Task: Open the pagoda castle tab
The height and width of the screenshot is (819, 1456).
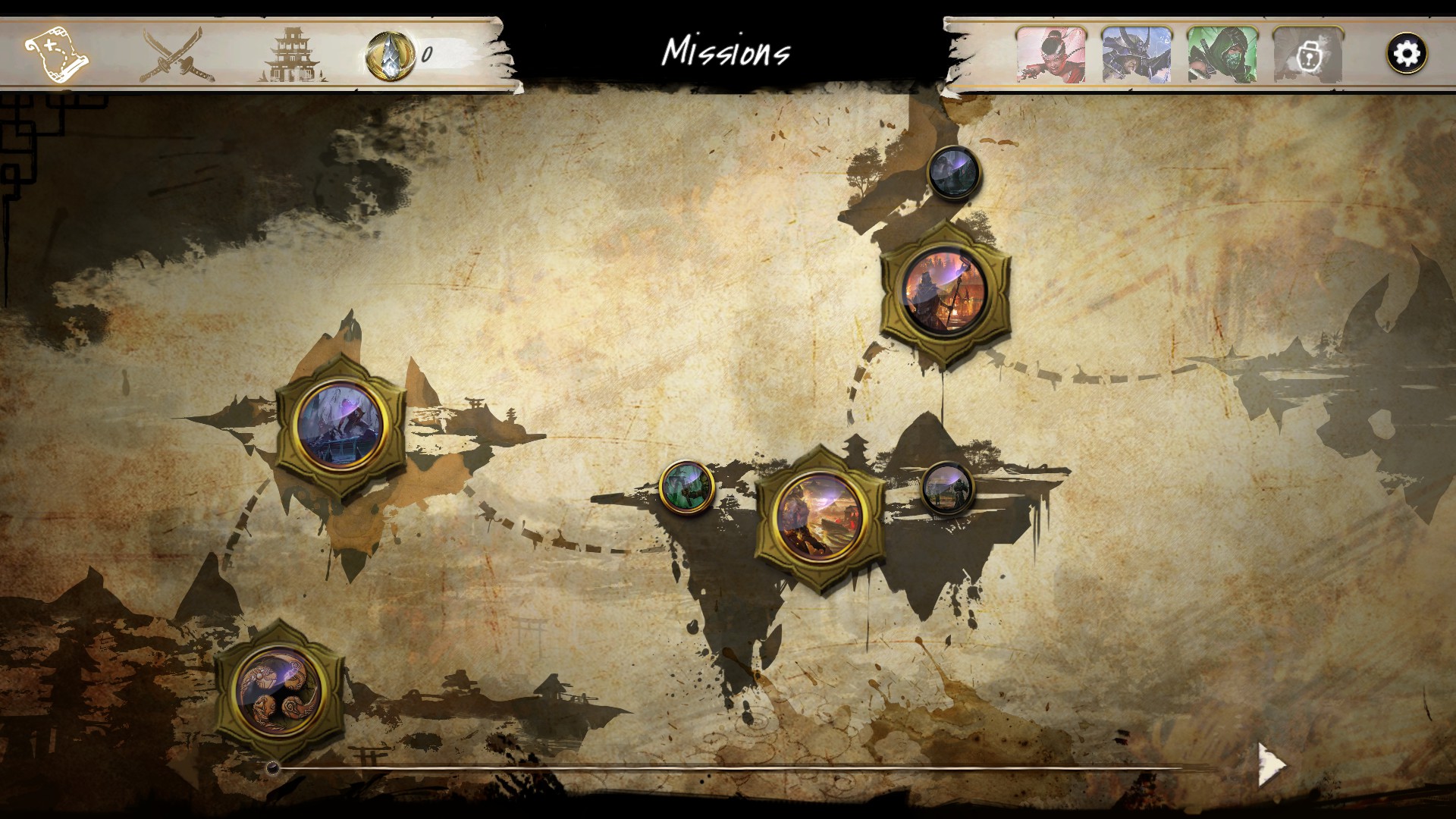Action: 293,55
